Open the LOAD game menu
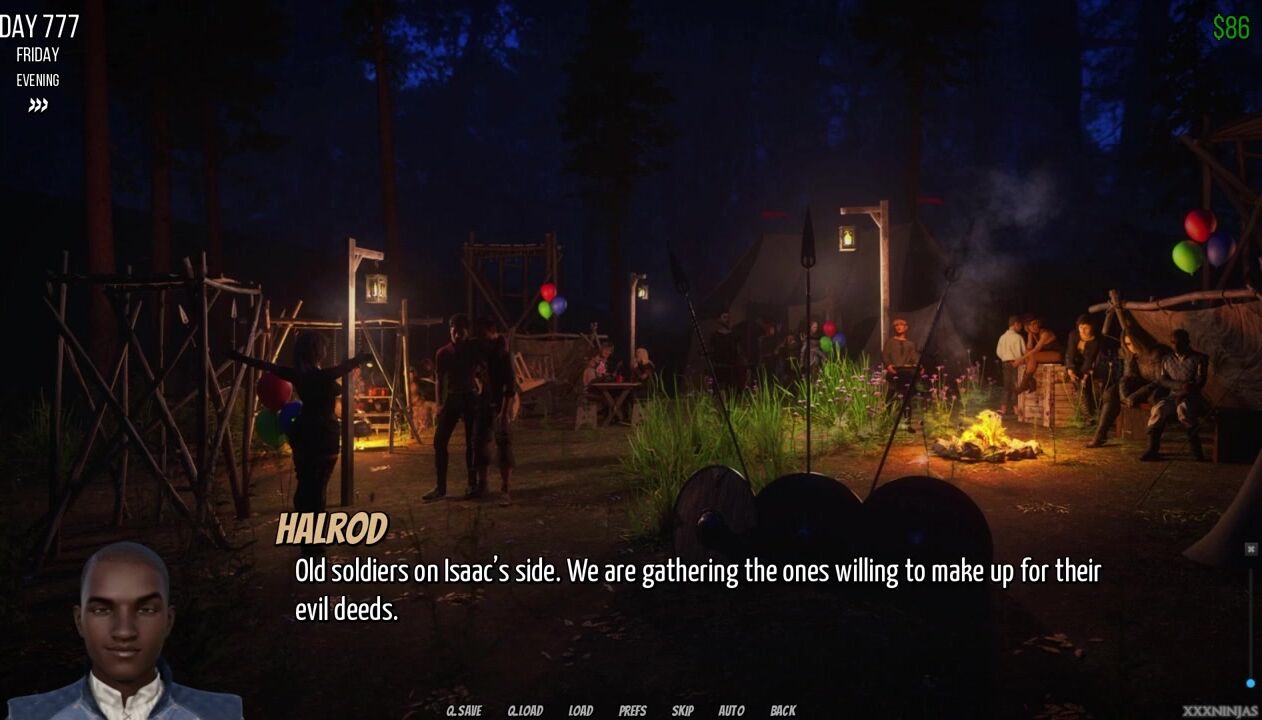The width and height of the screenshot is (1262, 720). coord(581,711)
